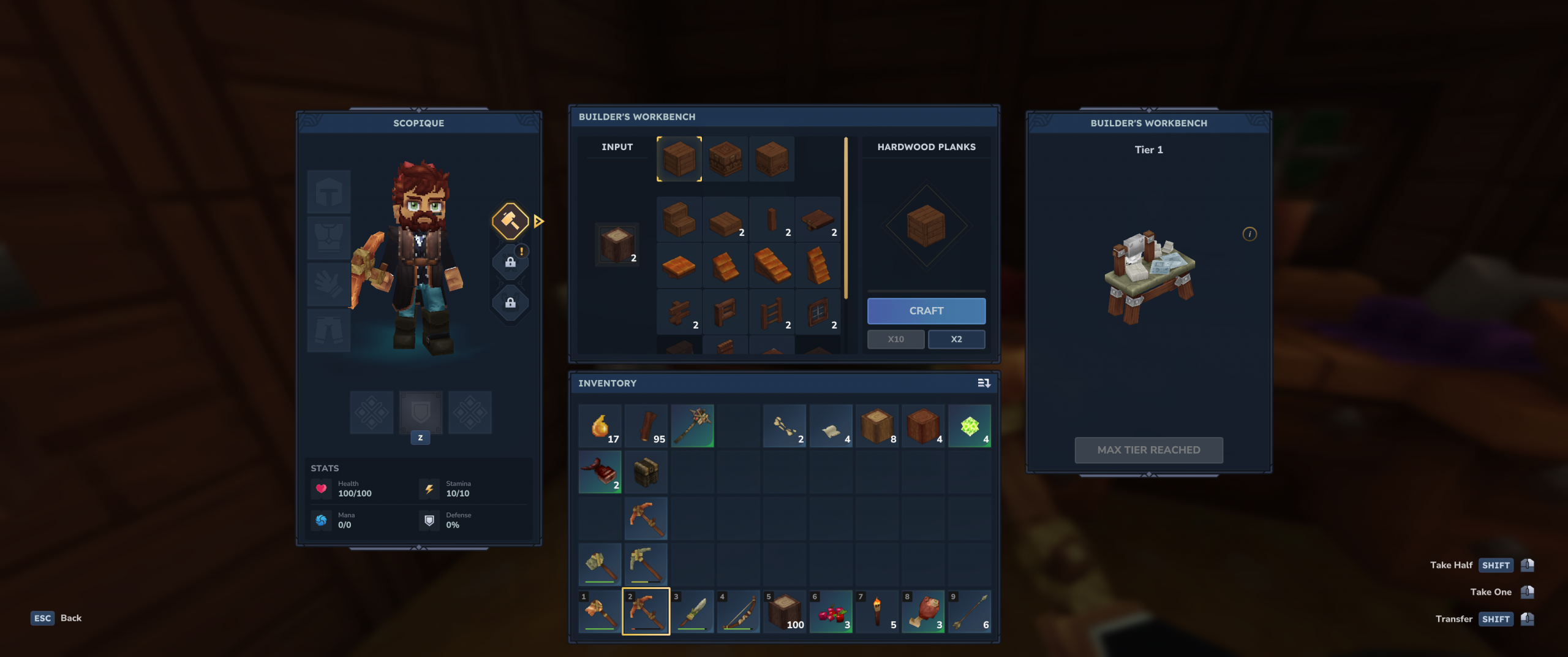Pick the stack of 95 sticks
This screenshot has width=1568, height=657.
(x=646, y=426)
